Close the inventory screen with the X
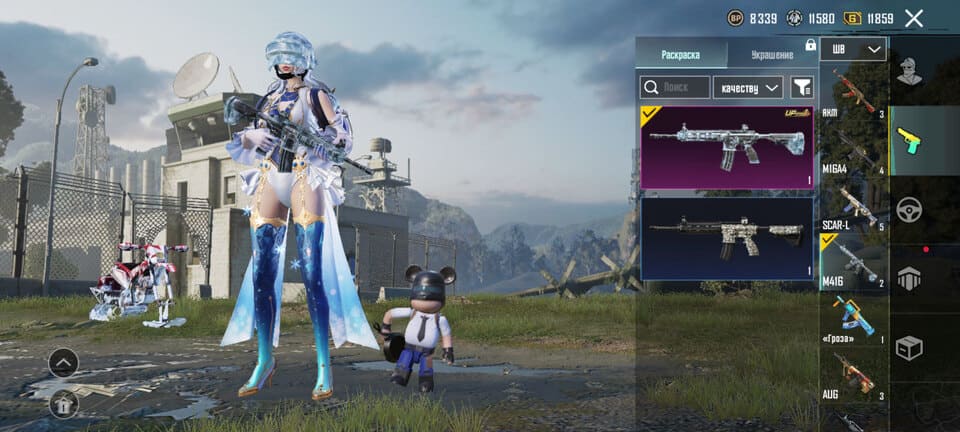This screenshot has width=960, height=432. [x=913, y=18]
